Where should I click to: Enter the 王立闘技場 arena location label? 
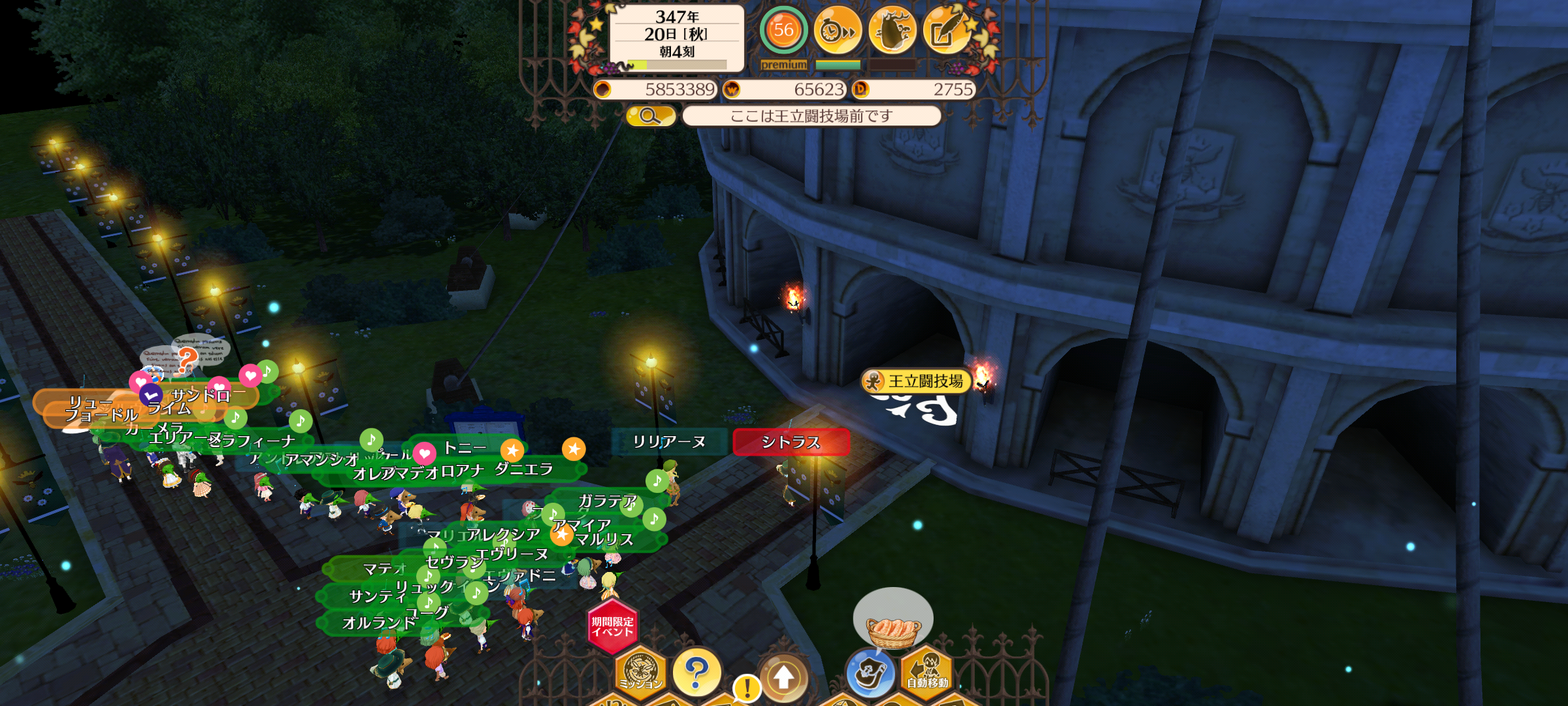coord(924,381)
